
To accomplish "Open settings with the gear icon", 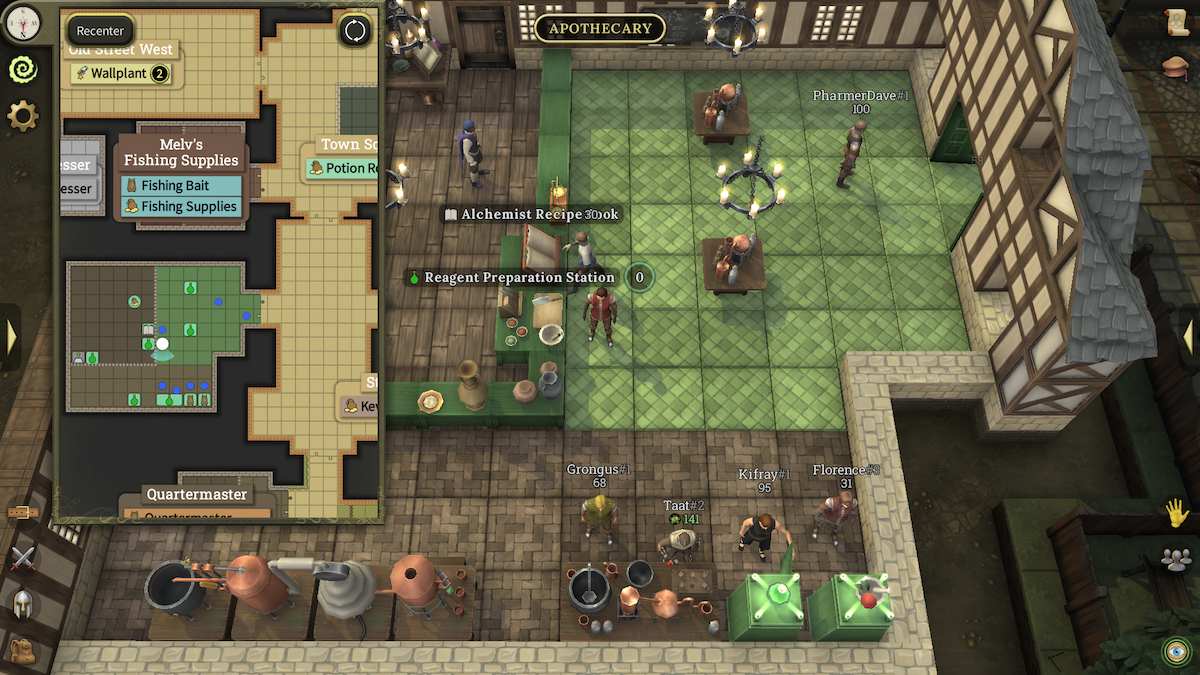I will pos(22,116).
